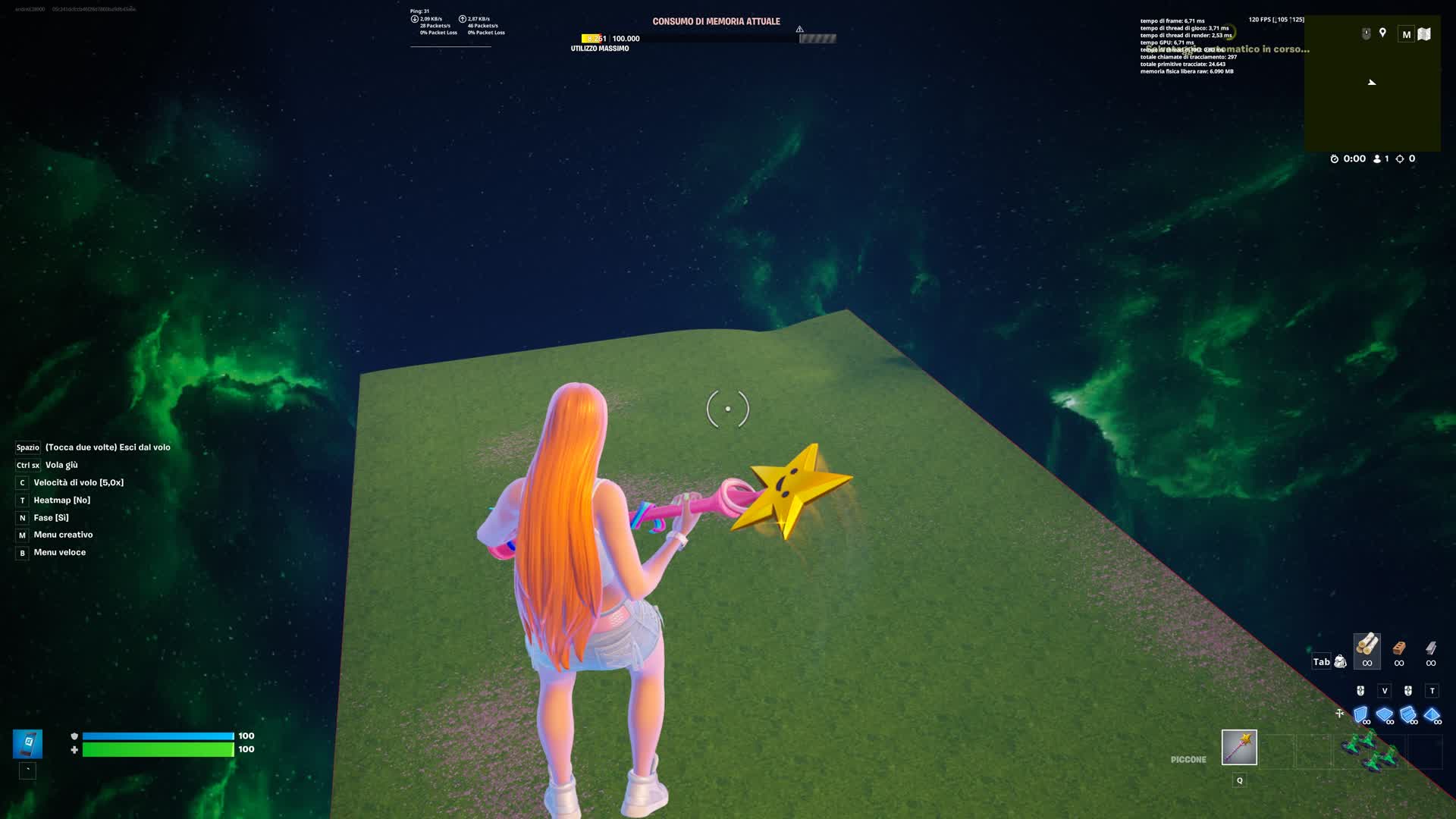The height and width of the screenshot is (819, 1456).
Task: Open the map via the map icon
Action: (x=1424, y=34)
